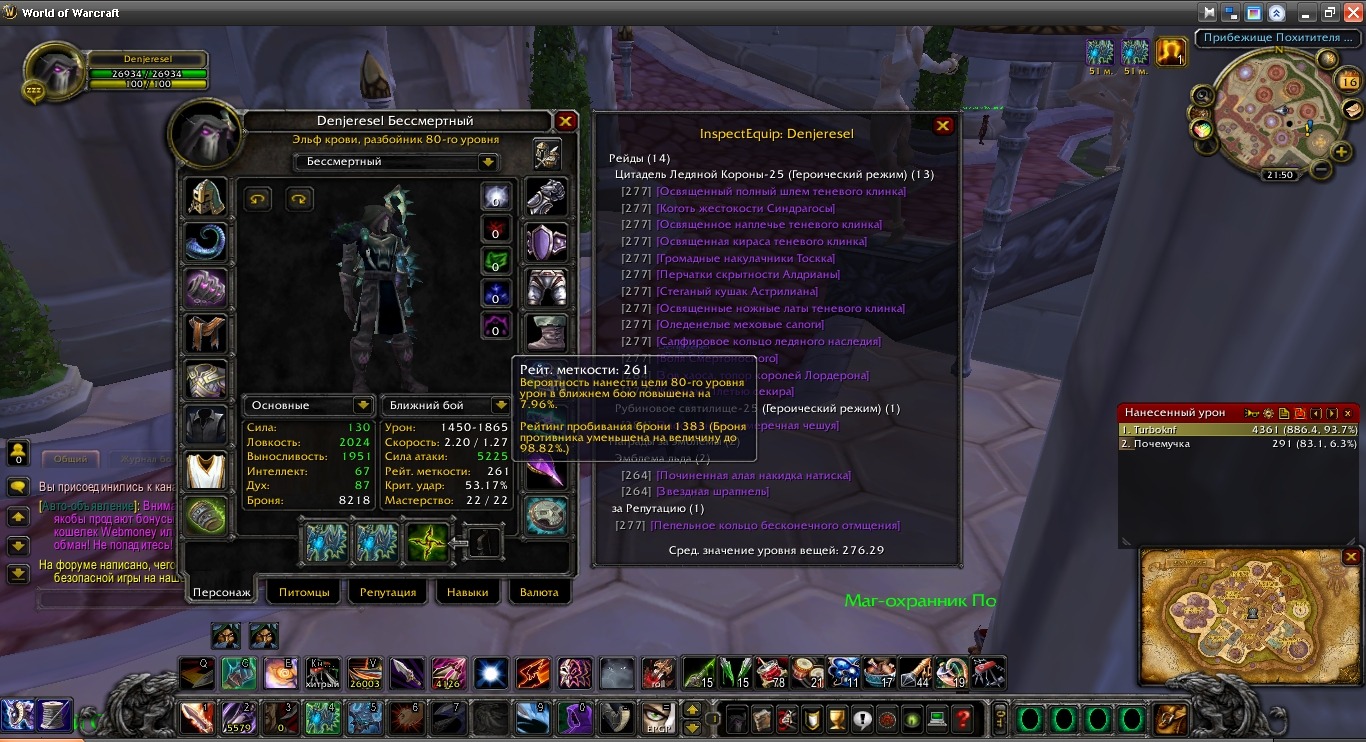Open the red question mark help button
The width and height of the screenshot is (1366, 742).
coord(962,718)
